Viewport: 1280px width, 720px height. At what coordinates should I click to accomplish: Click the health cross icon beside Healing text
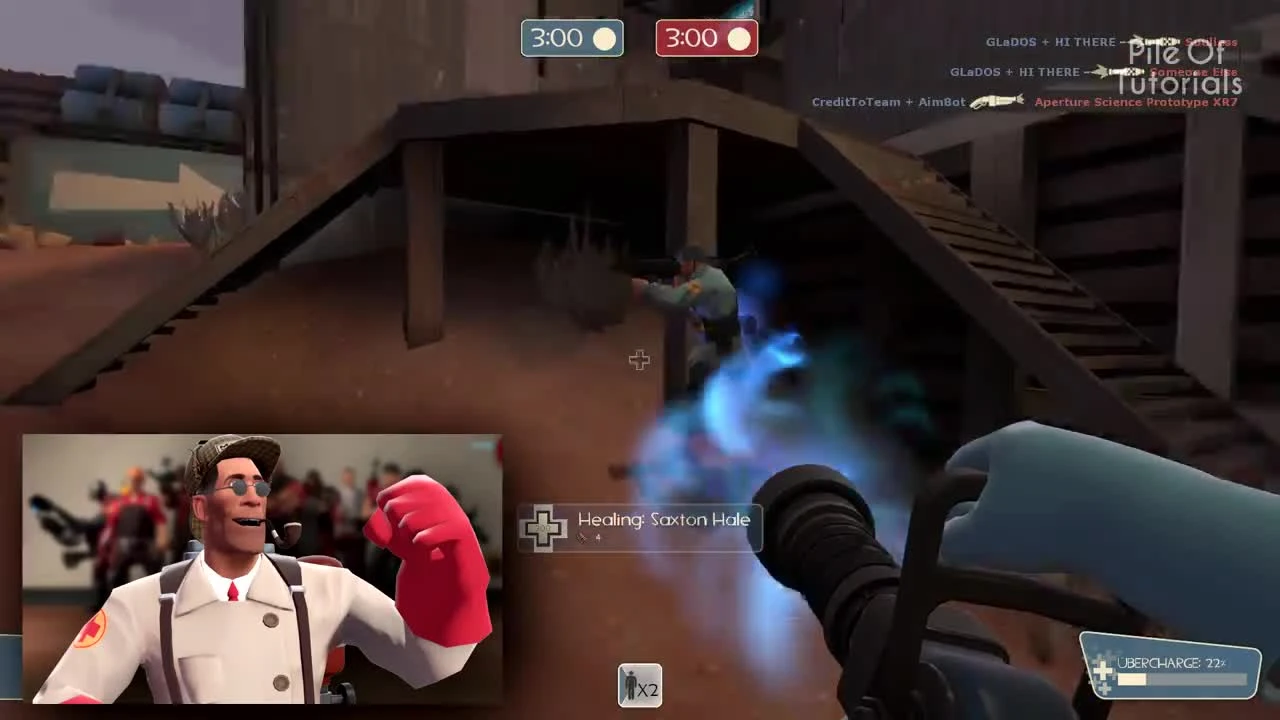coord(544,528)
